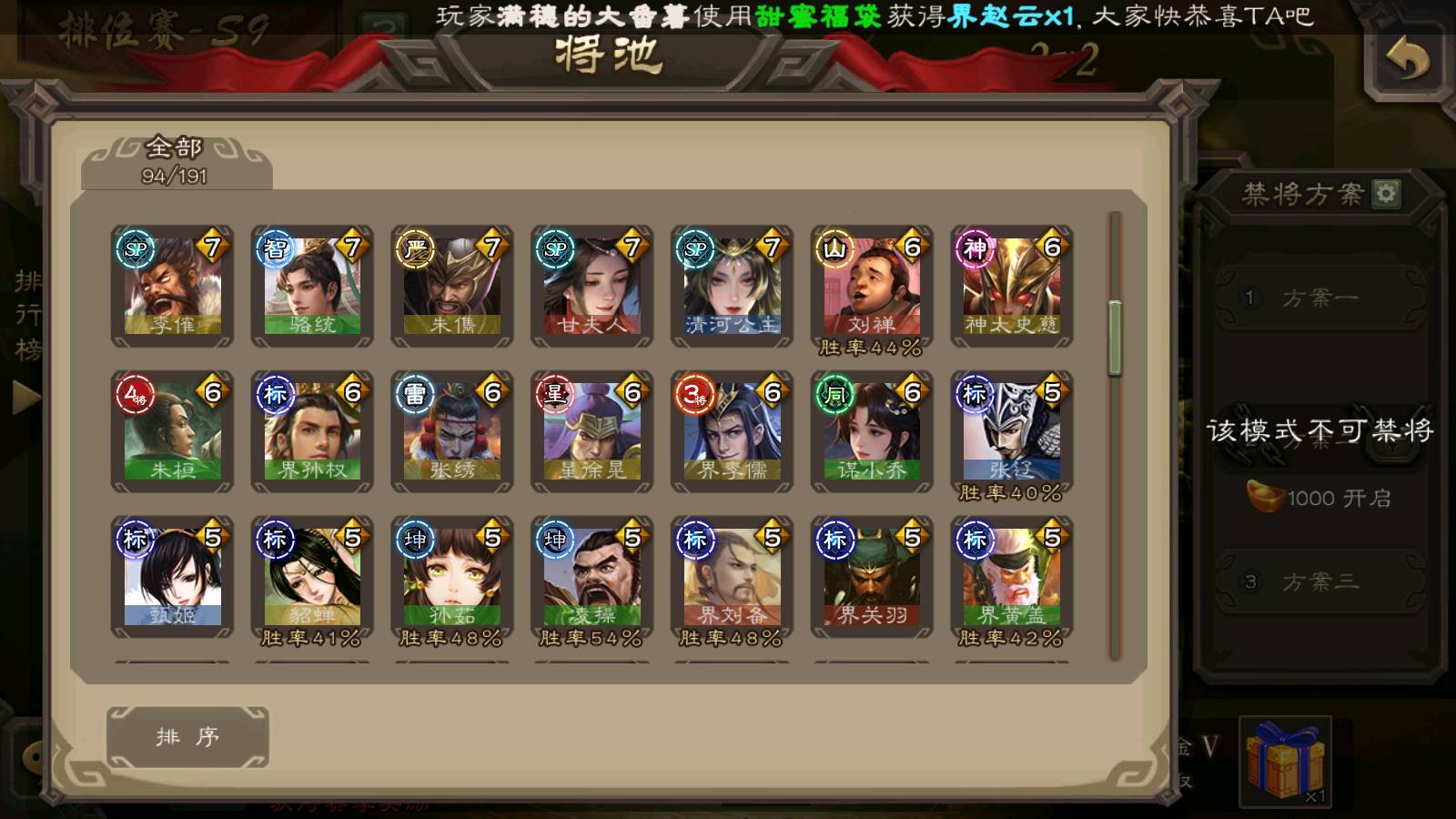Screen dimensions: 1456x819
Task: Select the 李傕 general card
Action: click(x=172, y=286)
